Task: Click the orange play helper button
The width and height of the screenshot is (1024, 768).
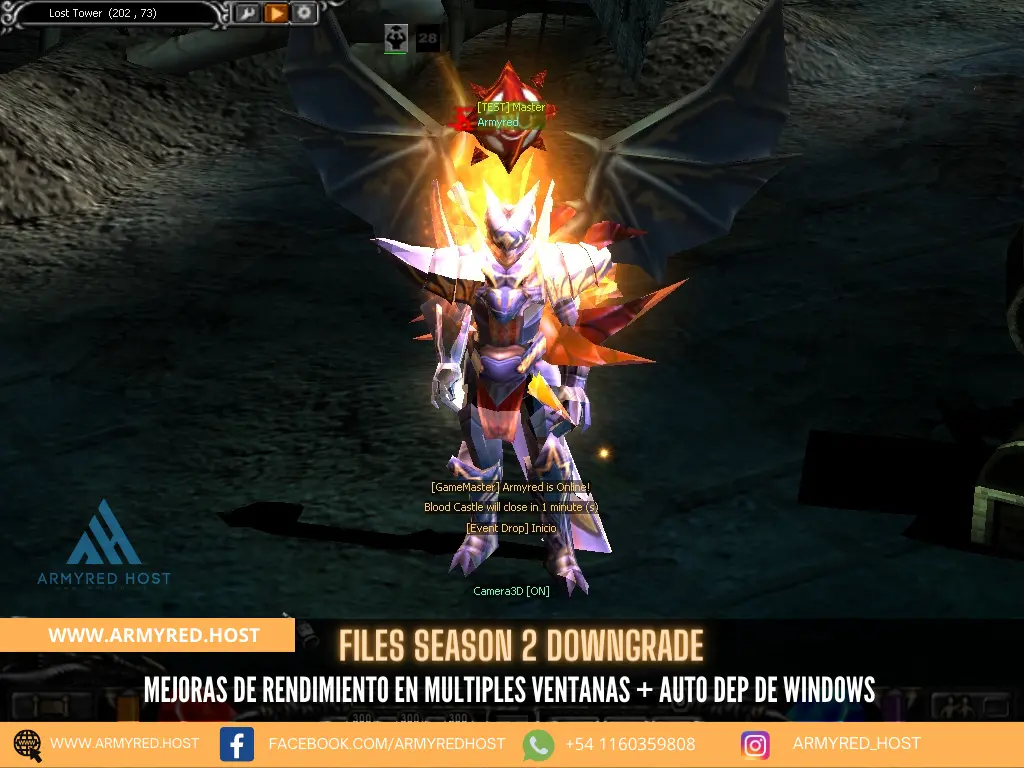Action: pyautogui.click(x=276, y=14)
